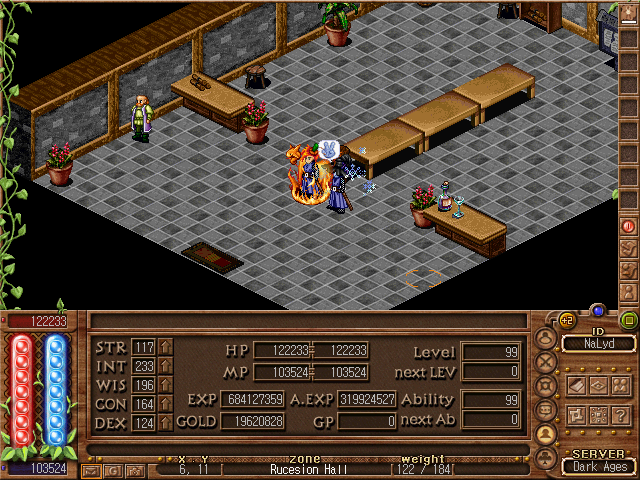The height and width of the screenshot is (480, 640).
Task: Click the G button below the orbs
Action: point(113,469)
